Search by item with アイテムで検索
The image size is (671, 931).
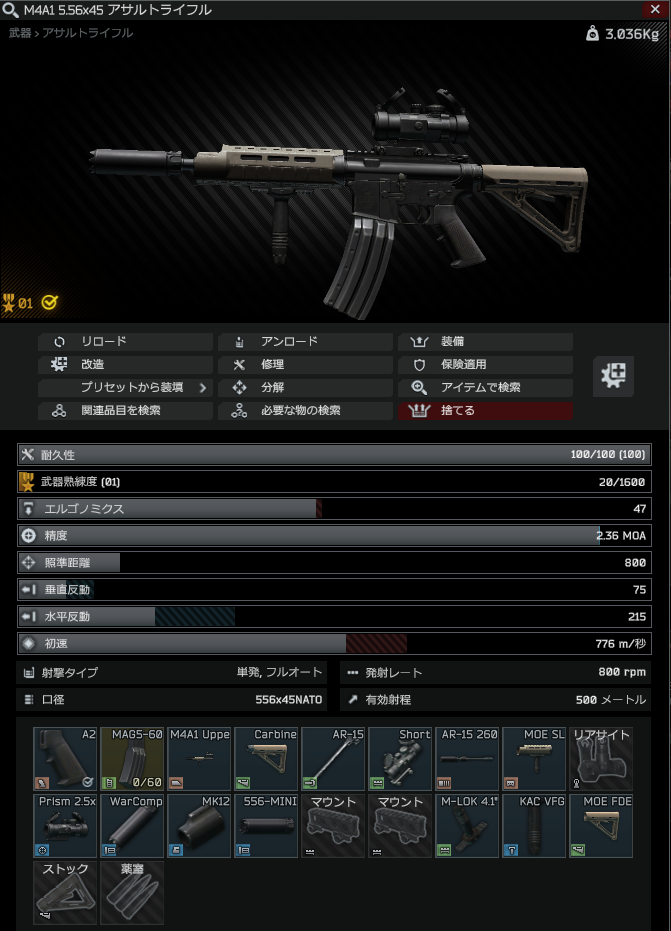click(485, 387)
